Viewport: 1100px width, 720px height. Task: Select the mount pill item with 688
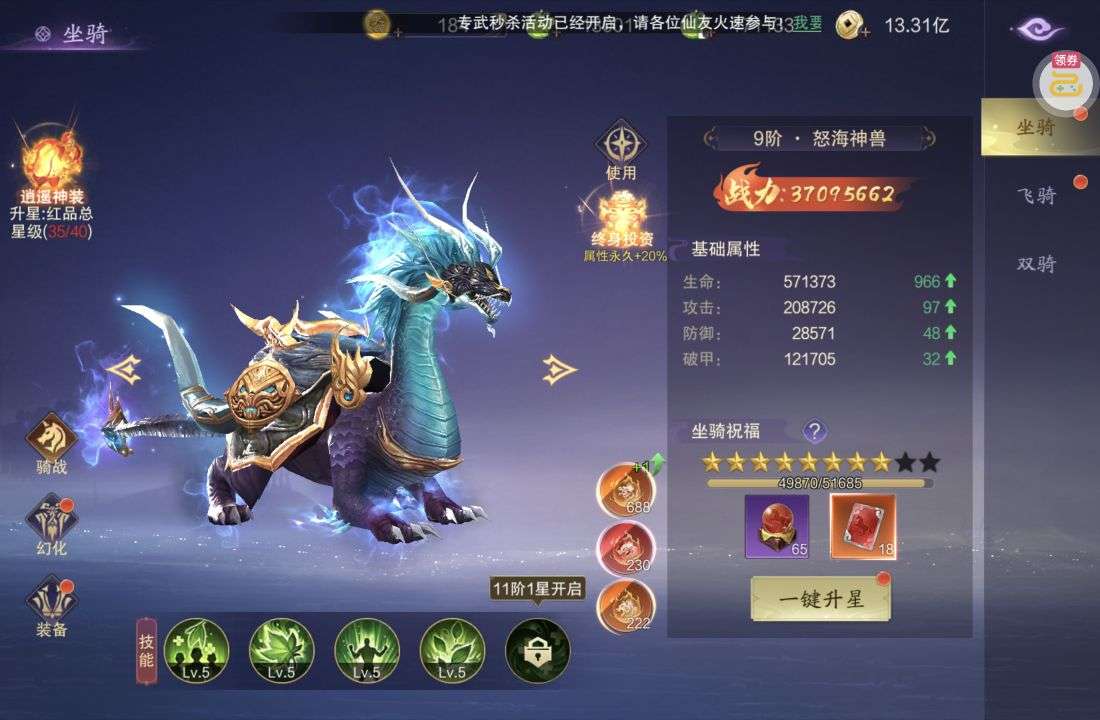click(625, 490)
